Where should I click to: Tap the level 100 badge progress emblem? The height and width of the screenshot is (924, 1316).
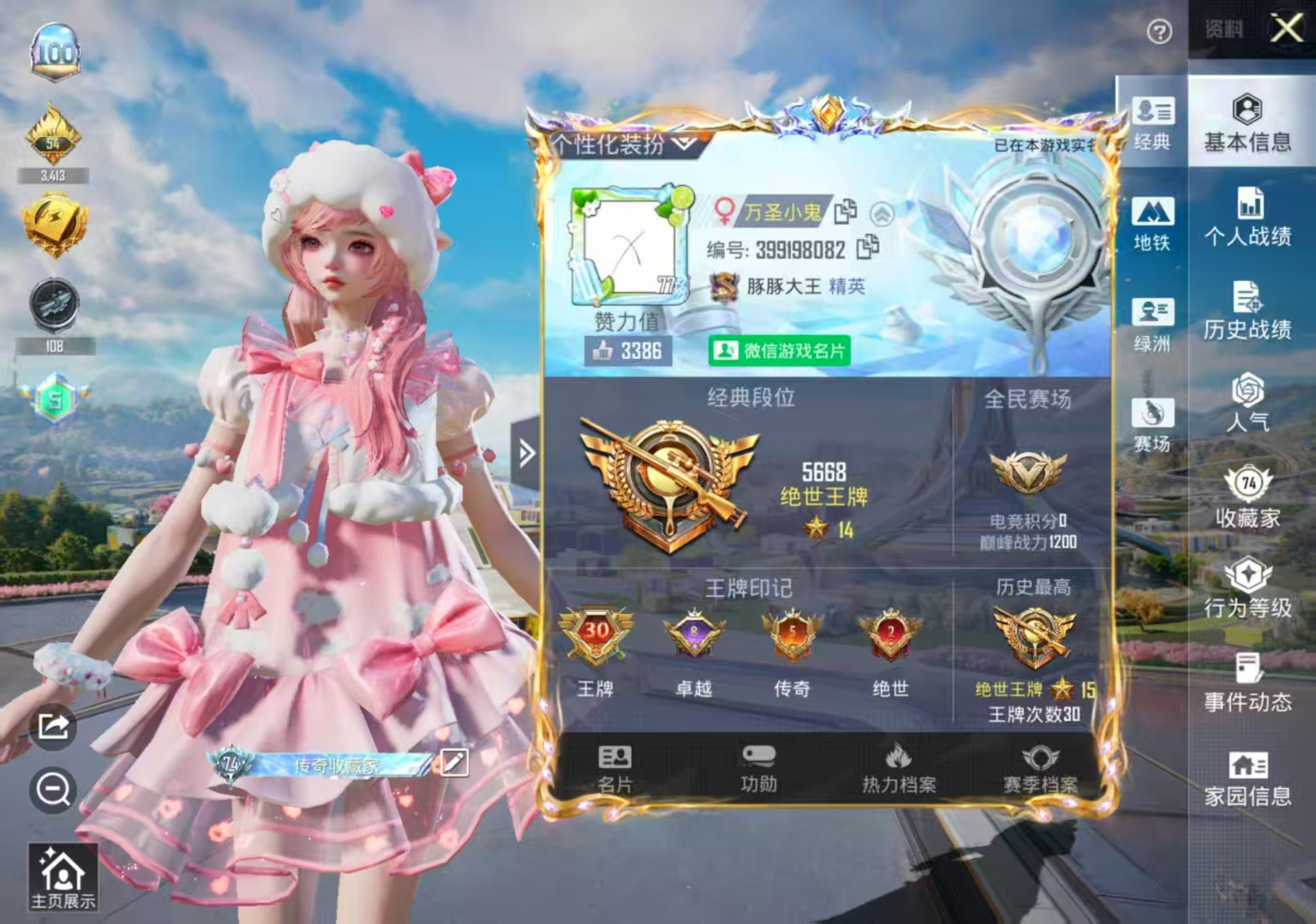(54, 50)
